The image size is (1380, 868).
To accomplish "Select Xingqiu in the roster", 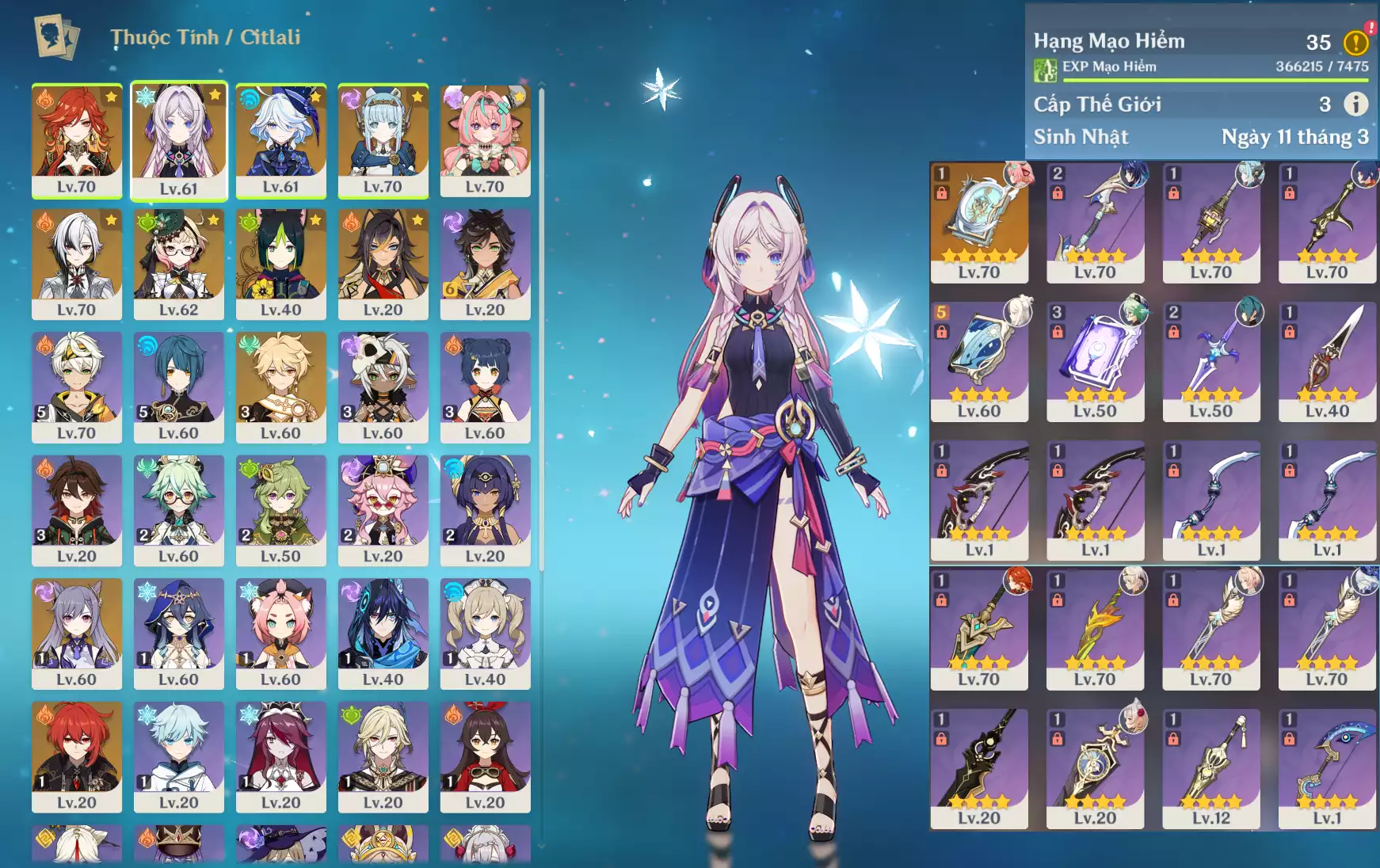I will pyautogui.click(x=178, y=386).
